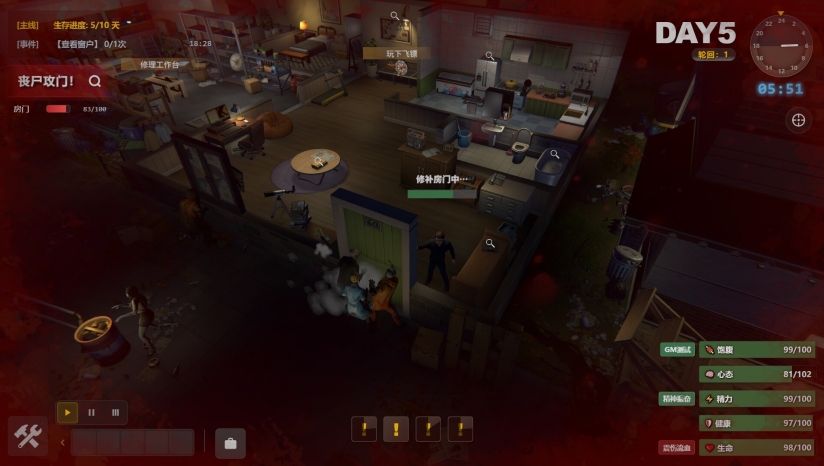Open the analog clock widget

[x=781, y=45]
